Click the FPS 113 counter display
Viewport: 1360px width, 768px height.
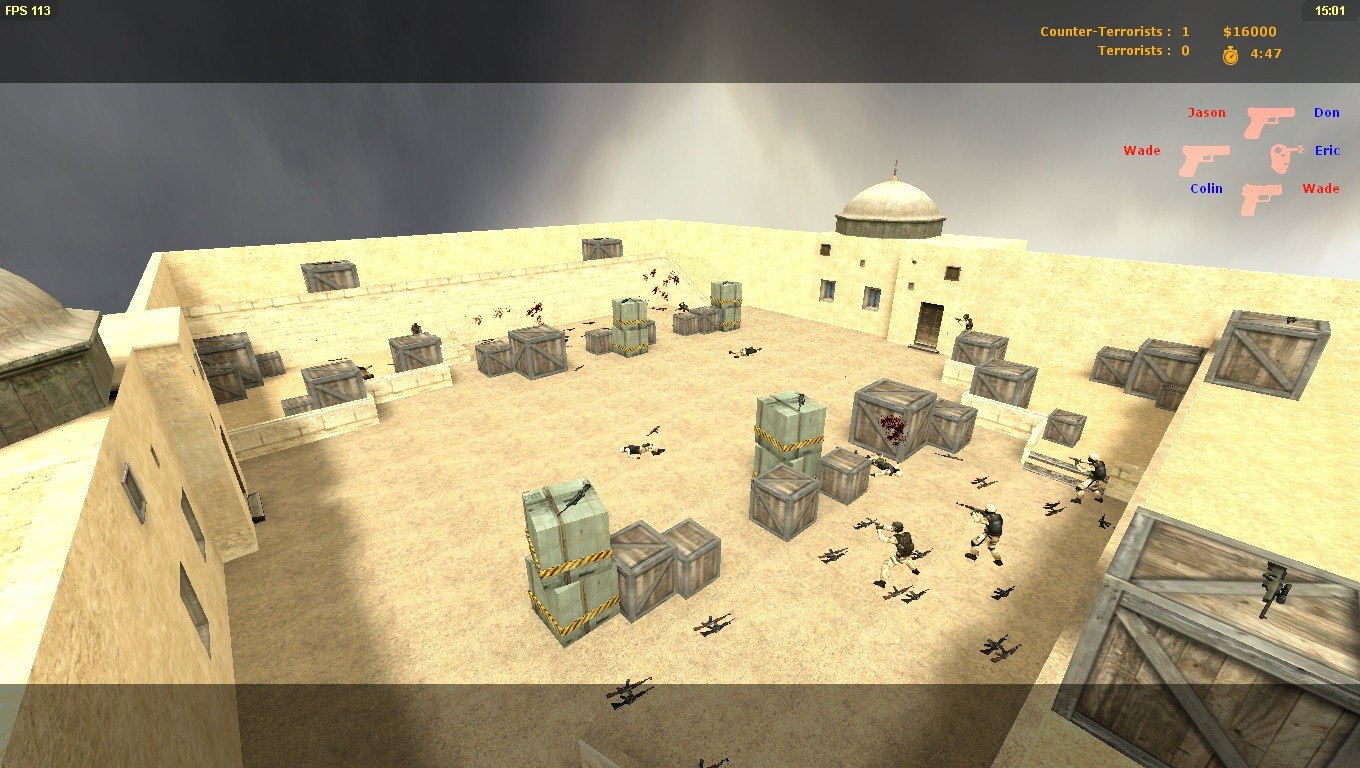point(27,10)
